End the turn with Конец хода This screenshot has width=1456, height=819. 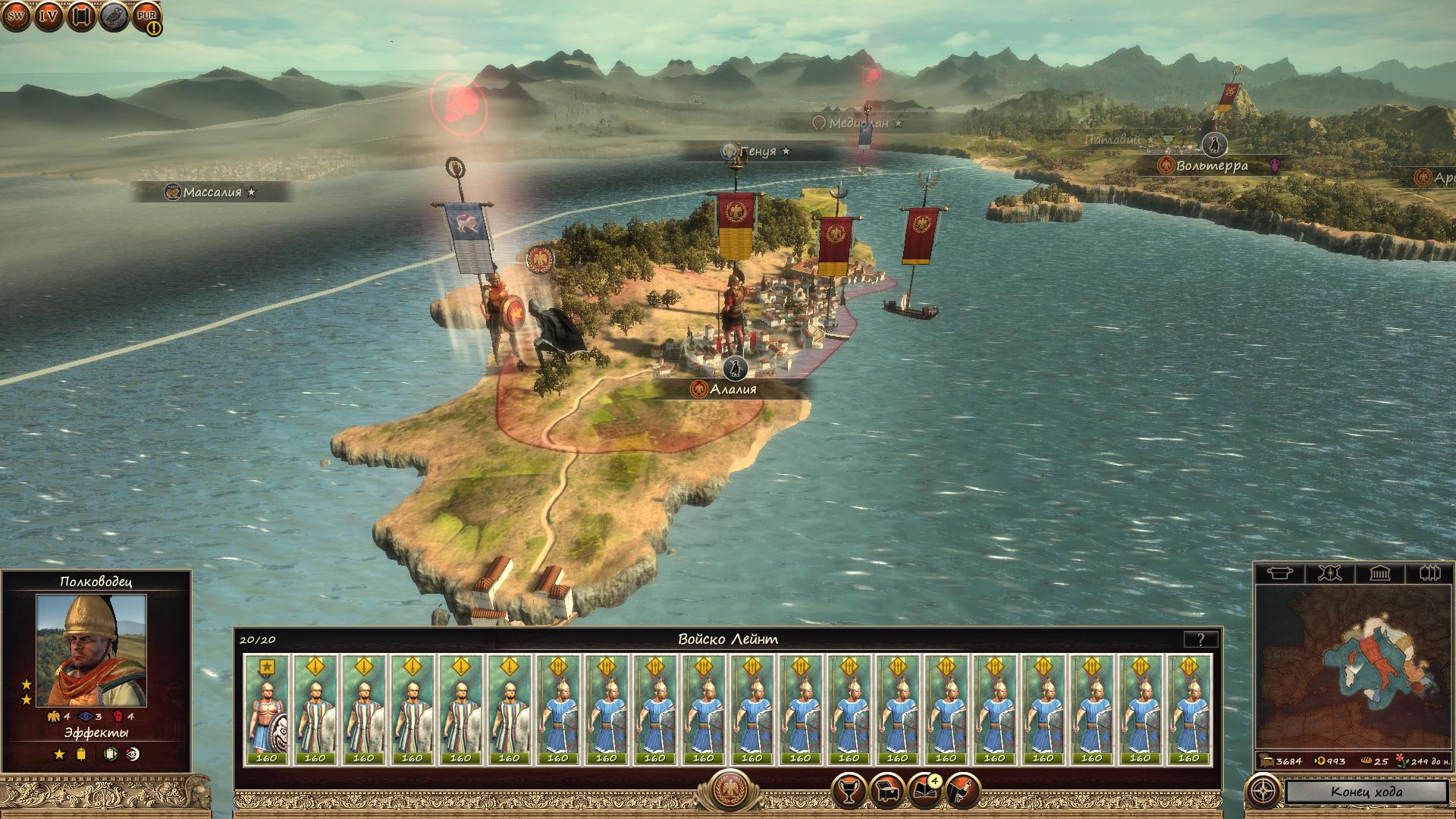tap(1367, 792)
